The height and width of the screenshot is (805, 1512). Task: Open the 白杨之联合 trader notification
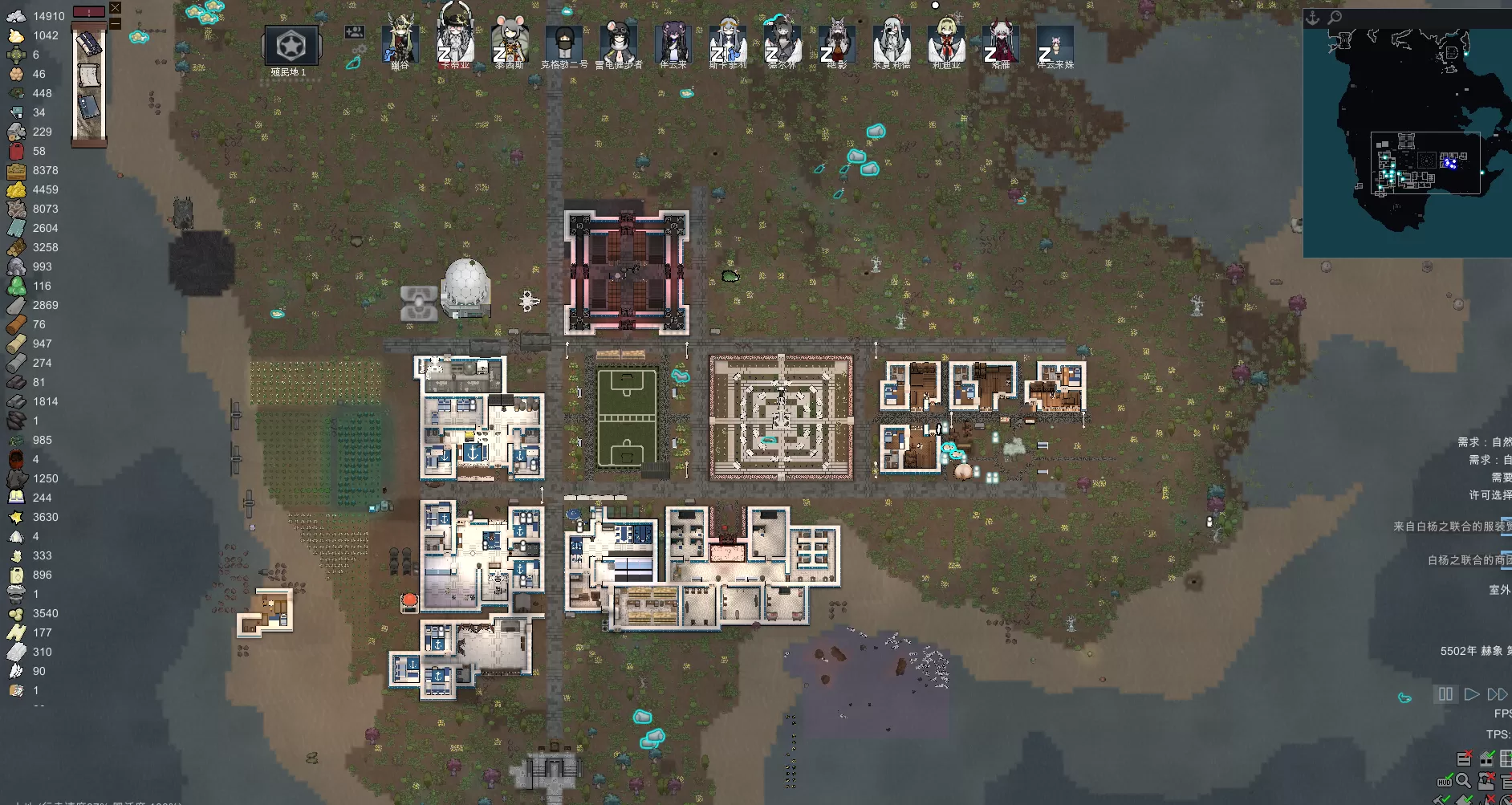coord(1469,560)
